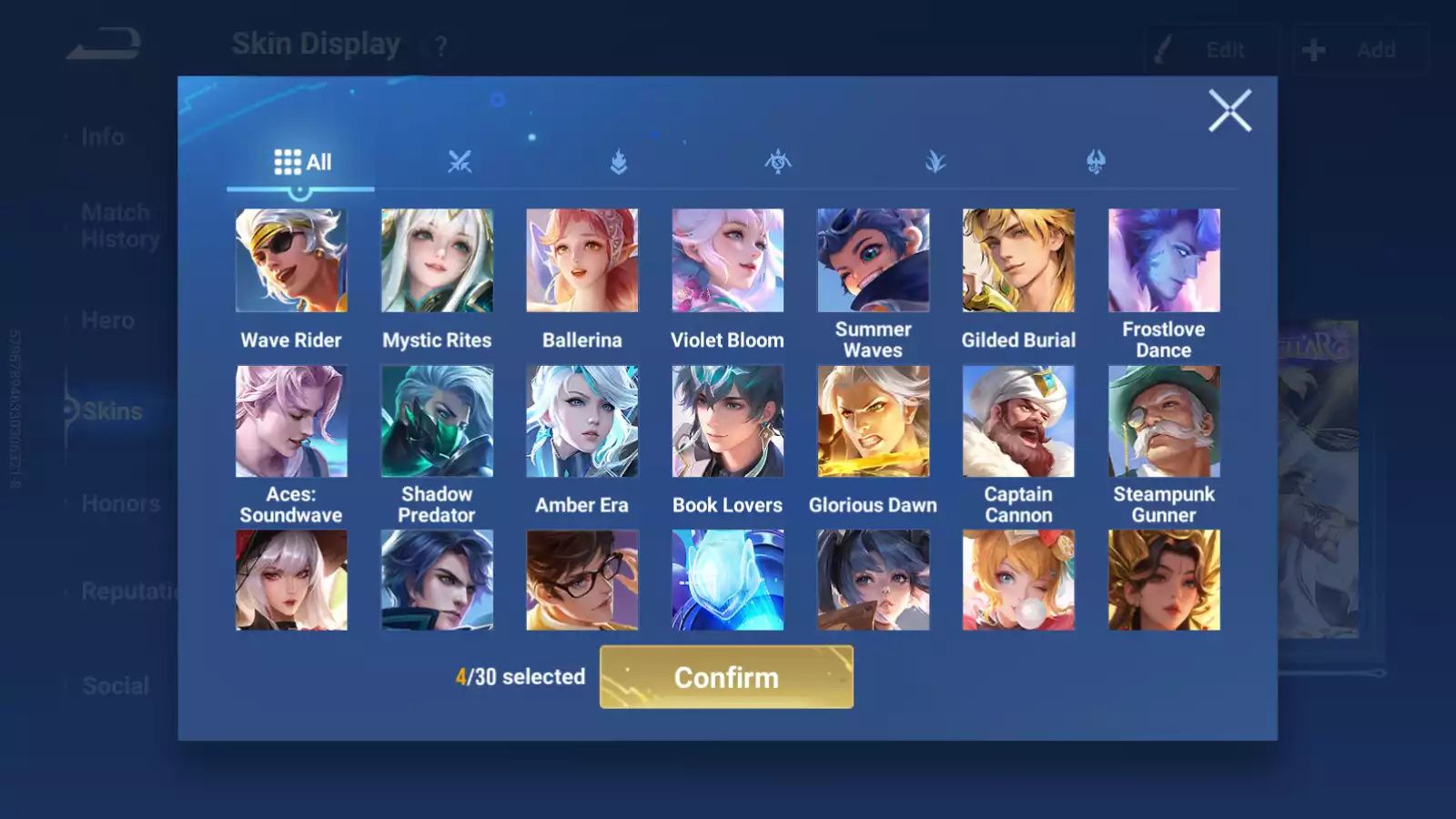1456x819 pixels.
Task: Select the Glorious Dawn skin
Action: [873, 421]
